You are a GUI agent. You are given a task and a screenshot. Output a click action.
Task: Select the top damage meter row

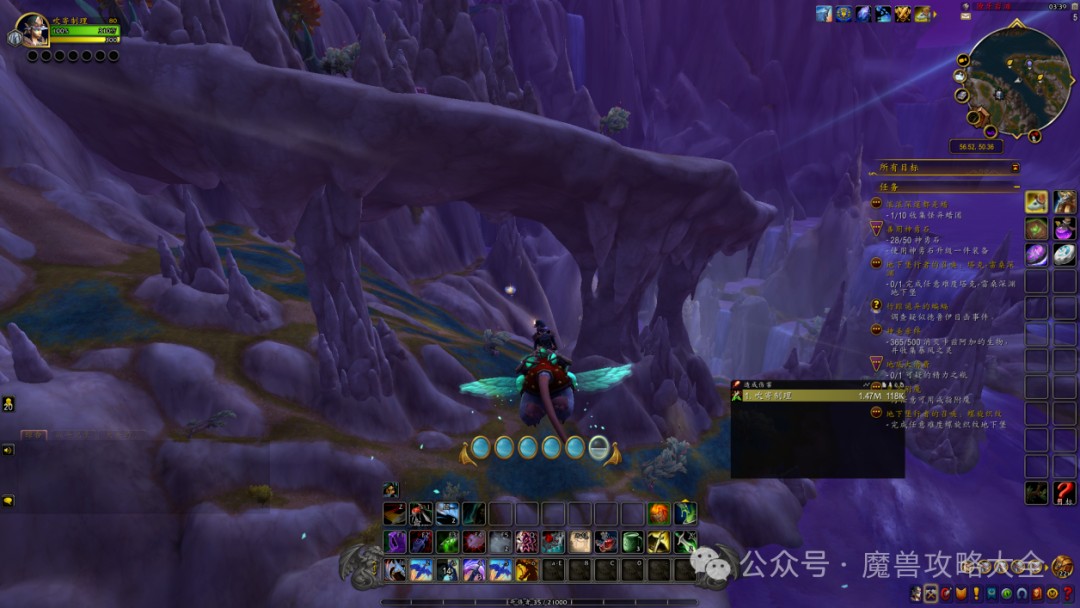[817, 396]
